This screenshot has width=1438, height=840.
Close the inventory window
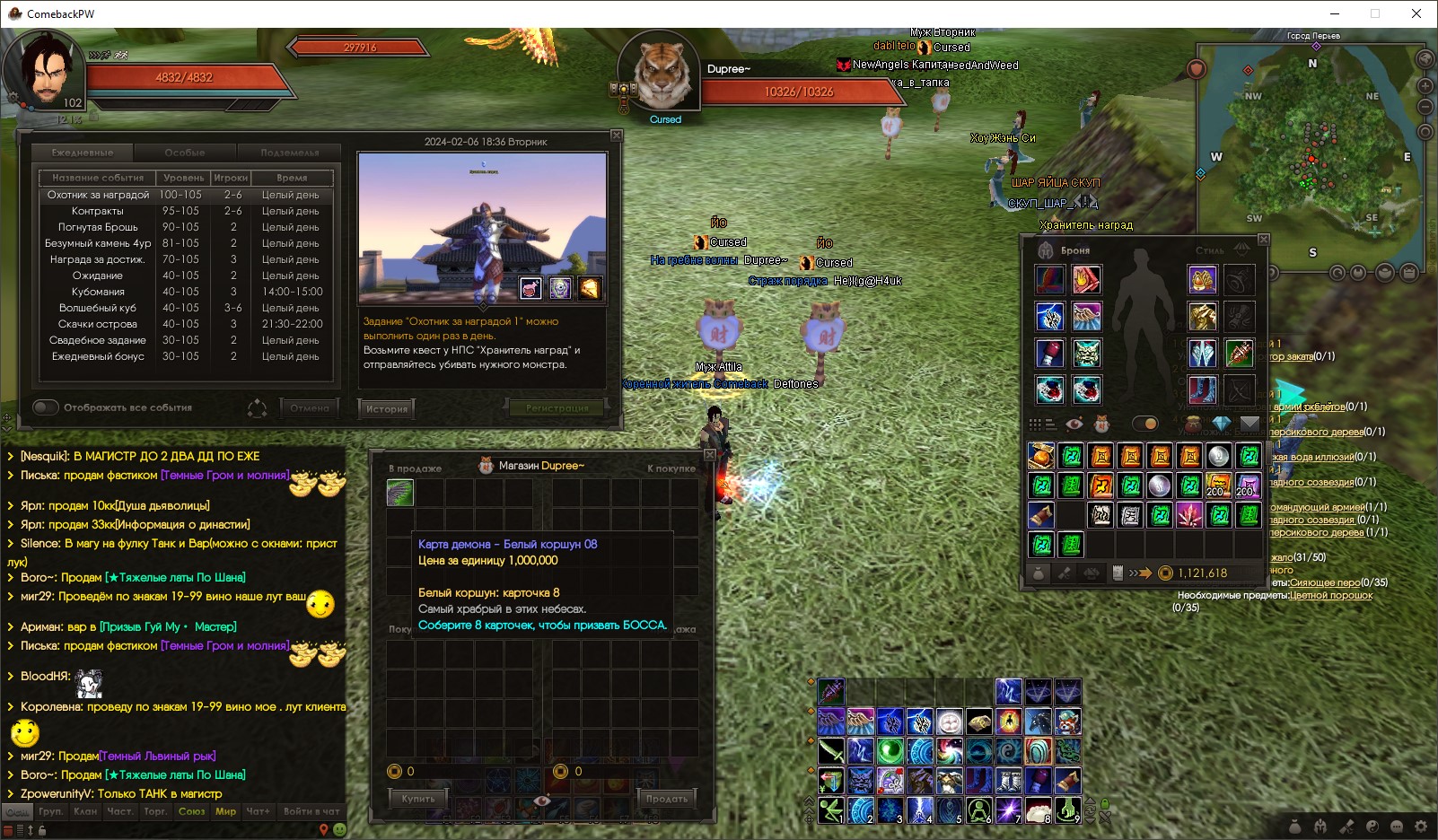click(x=1263, y=240)
